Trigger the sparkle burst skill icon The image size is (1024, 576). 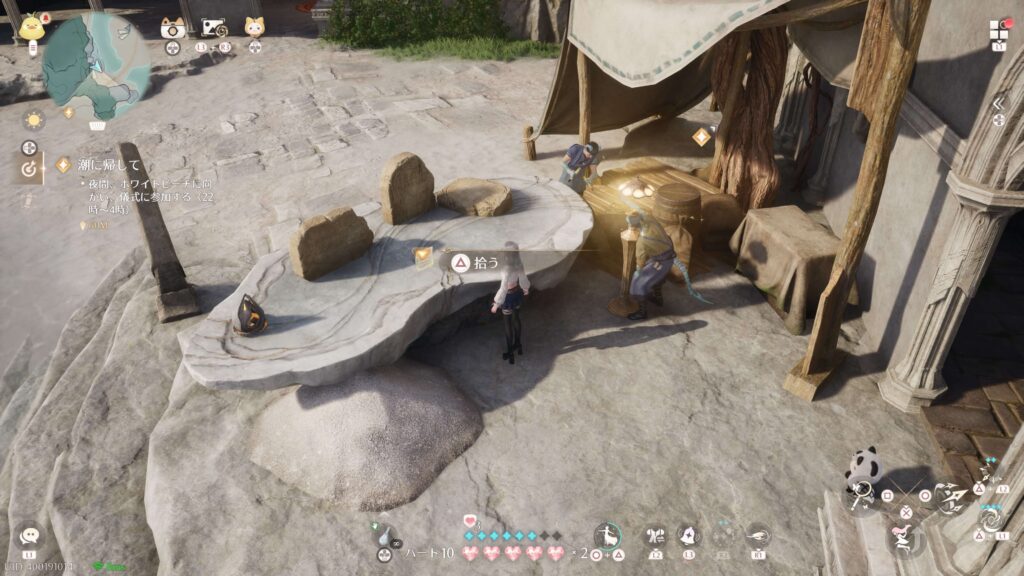coord(989,475)
